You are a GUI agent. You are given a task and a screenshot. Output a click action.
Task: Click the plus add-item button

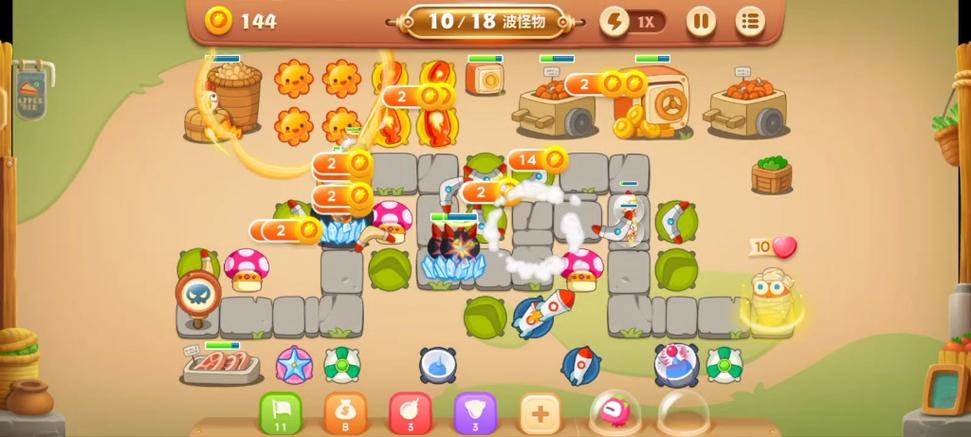click(540, 413)
